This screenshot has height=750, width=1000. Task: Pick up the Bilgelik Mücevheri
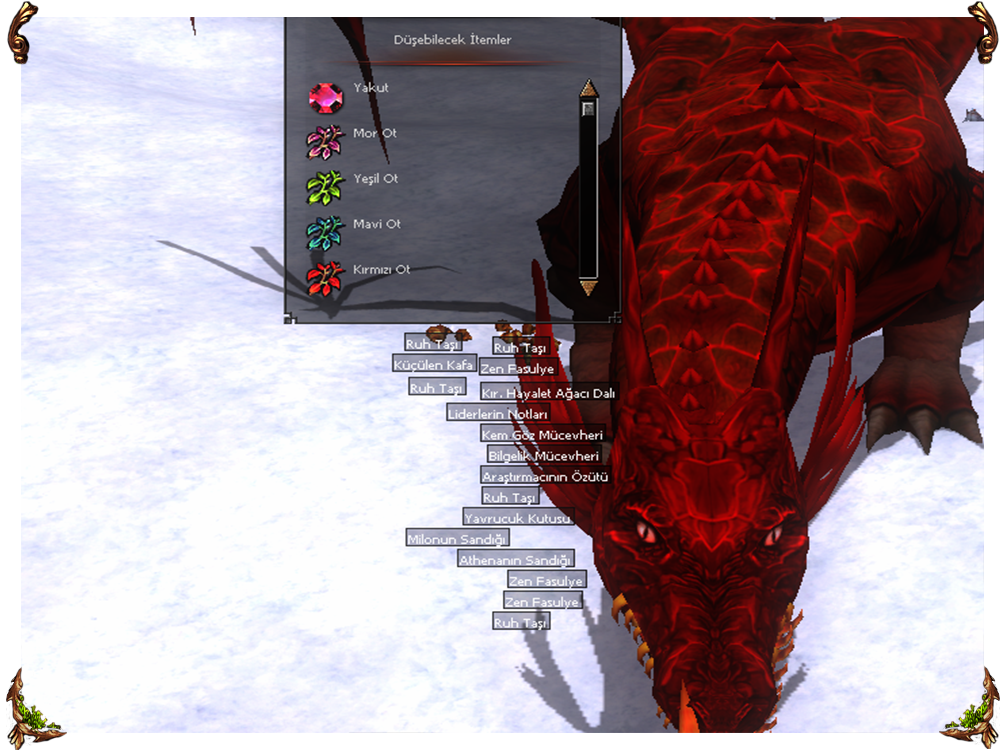click(543, 456)
